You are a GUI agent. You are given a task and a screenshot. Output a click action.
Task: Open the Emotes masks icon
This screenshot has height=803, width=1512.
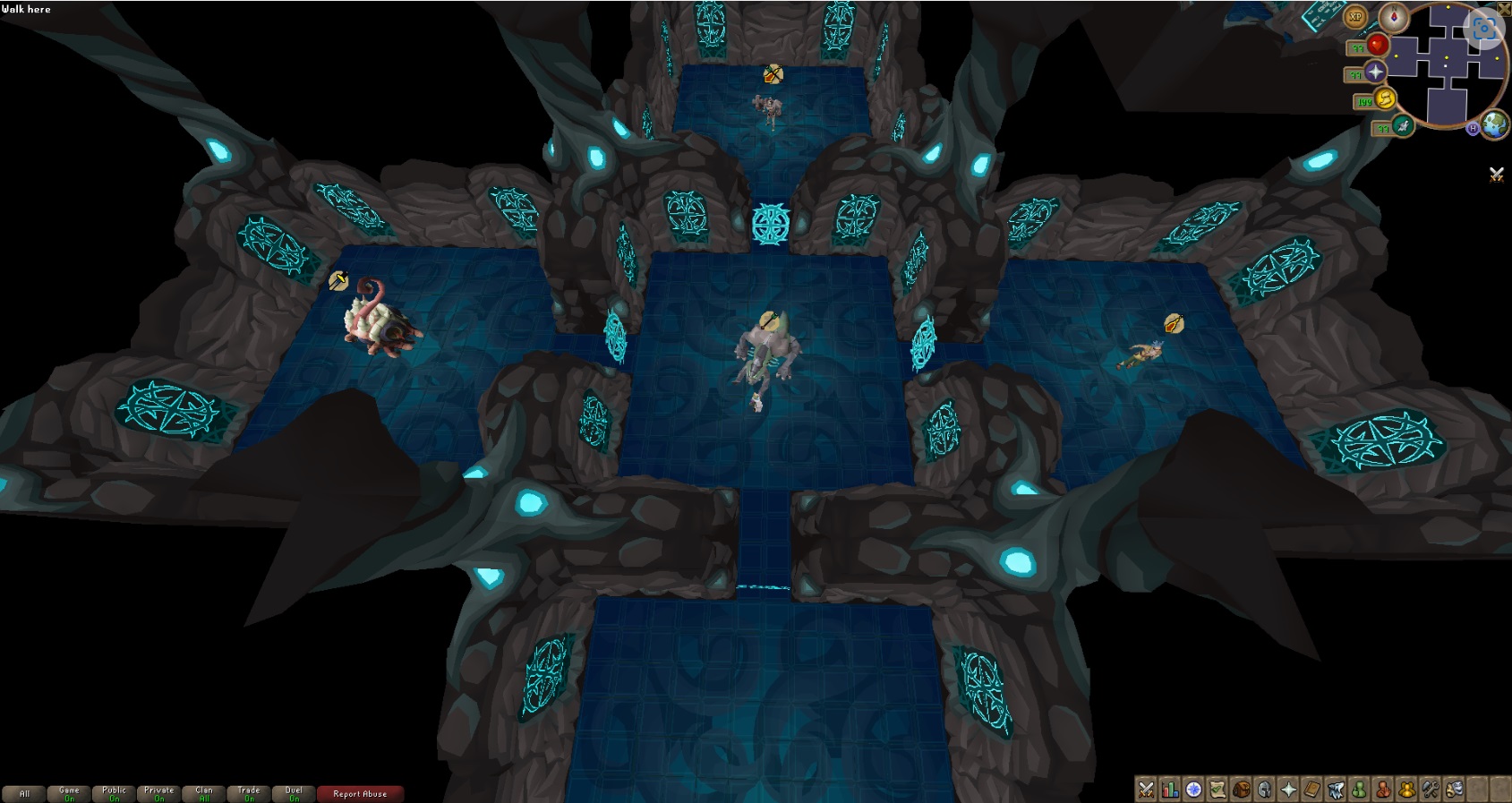click(x=1455, y=789)
